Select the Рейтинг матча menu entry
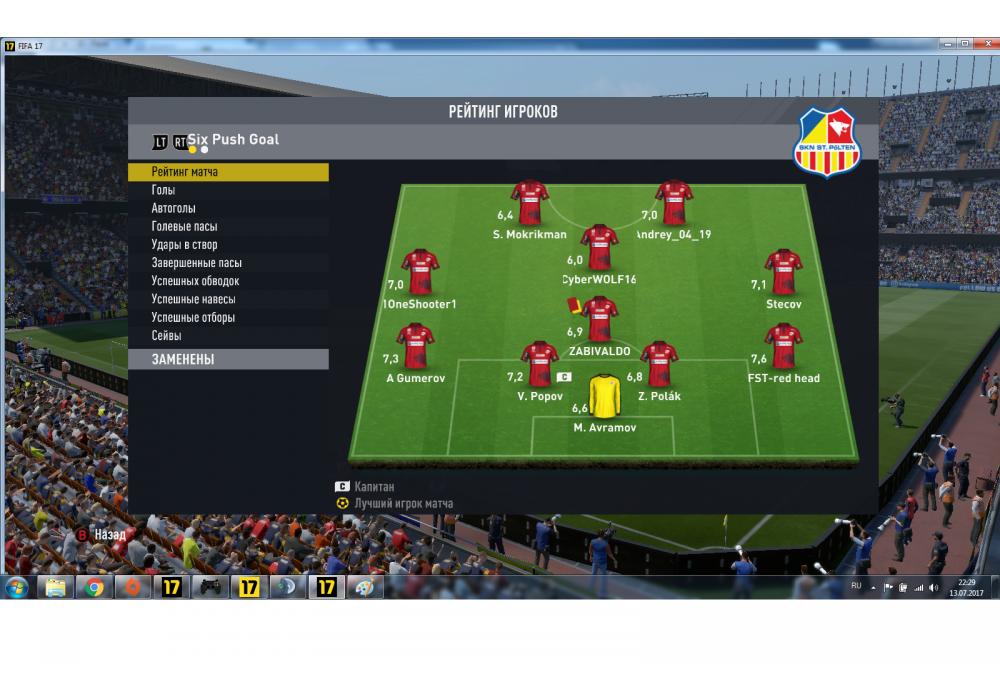Image resolution: width=1000 pixels, height=700 pixels. tap(227, 172)
